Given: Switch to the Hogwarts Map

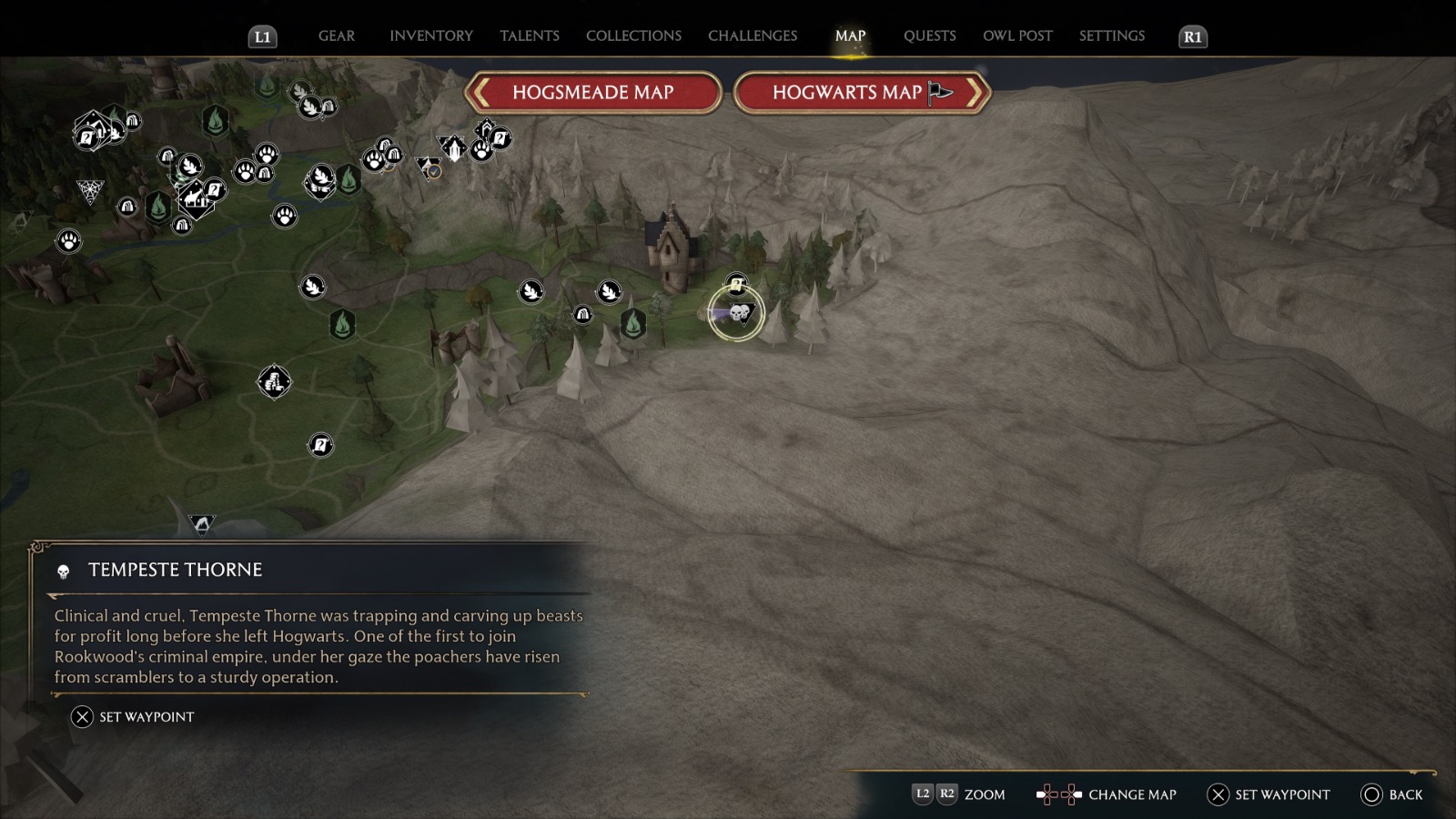Looking at the screenshot, I should coord(862,93).
